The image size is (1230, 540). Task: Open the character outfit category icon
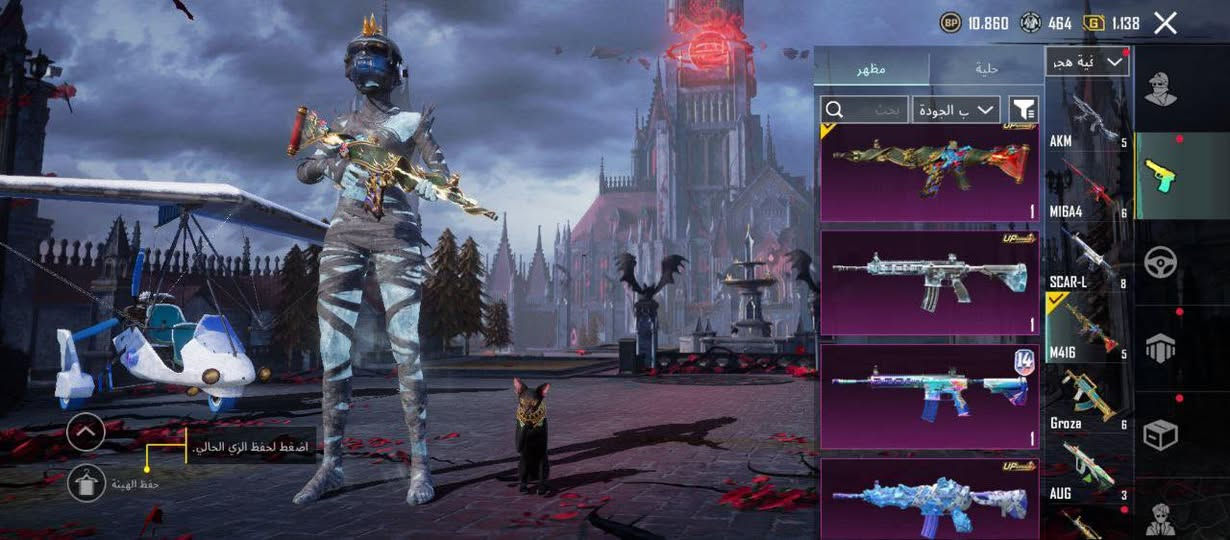(x=1161, y=88)
